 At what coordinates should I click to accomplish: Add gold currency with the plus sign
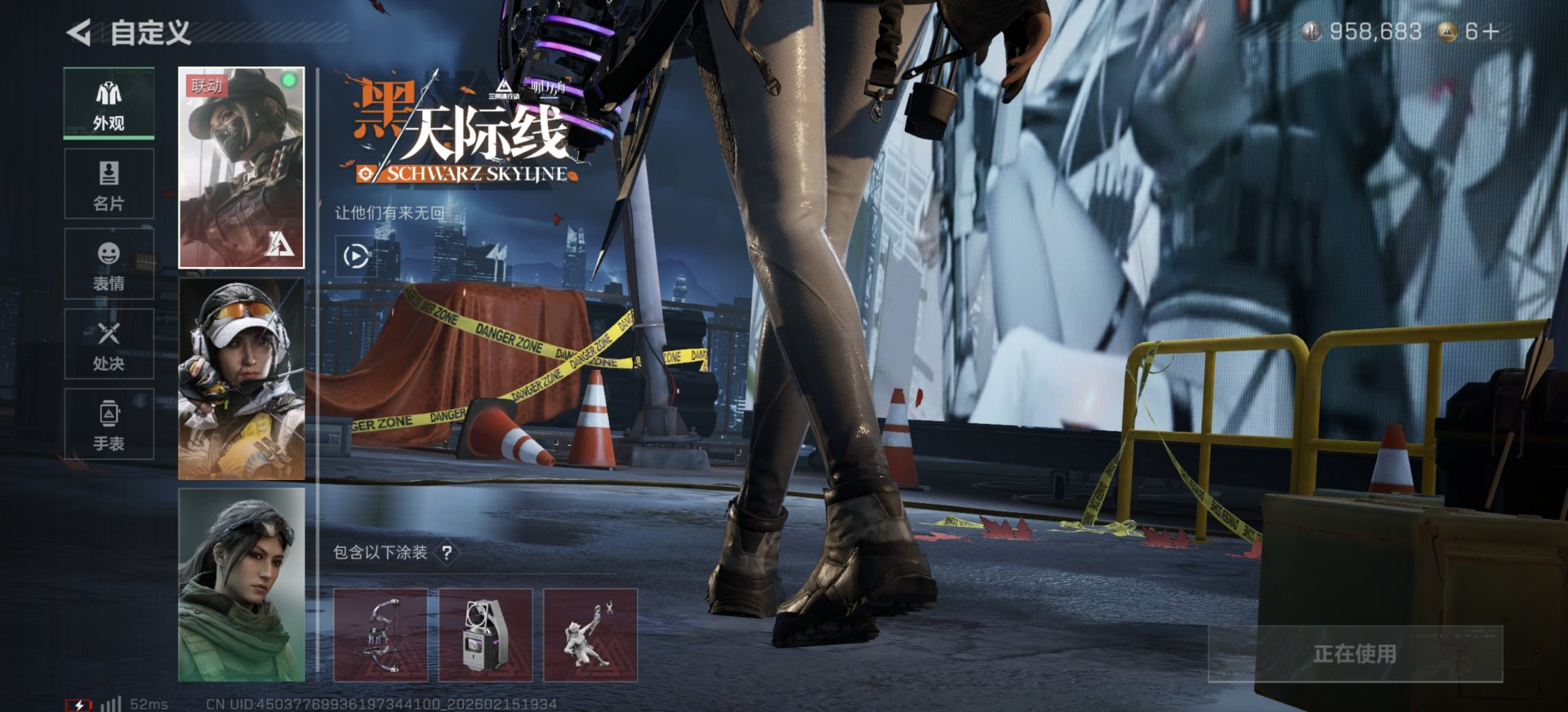coord(1490,32)
